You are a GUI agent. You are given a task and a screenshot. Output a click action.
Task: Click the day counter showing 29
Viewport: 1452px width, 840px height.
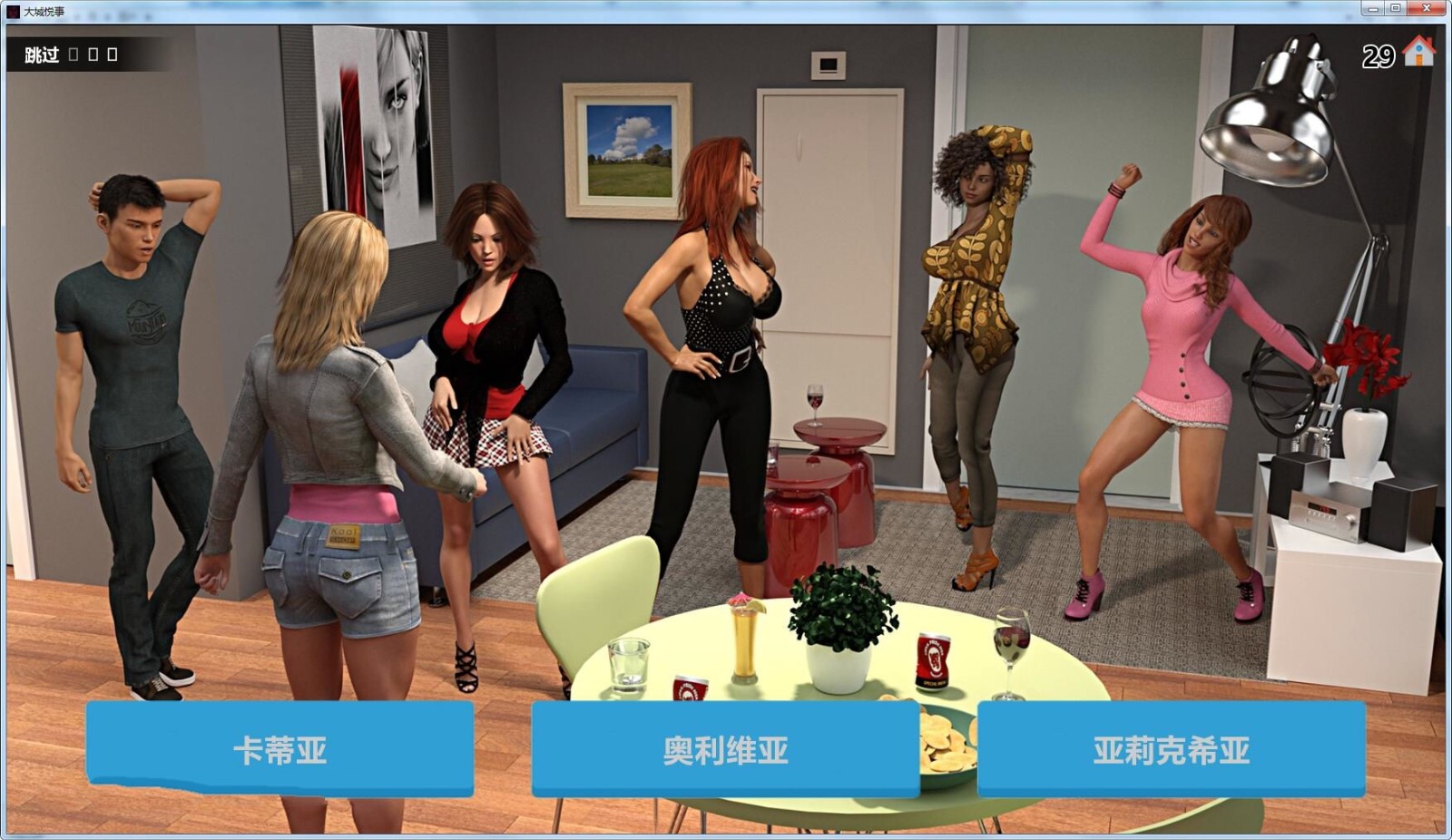tap(1378, 57)
